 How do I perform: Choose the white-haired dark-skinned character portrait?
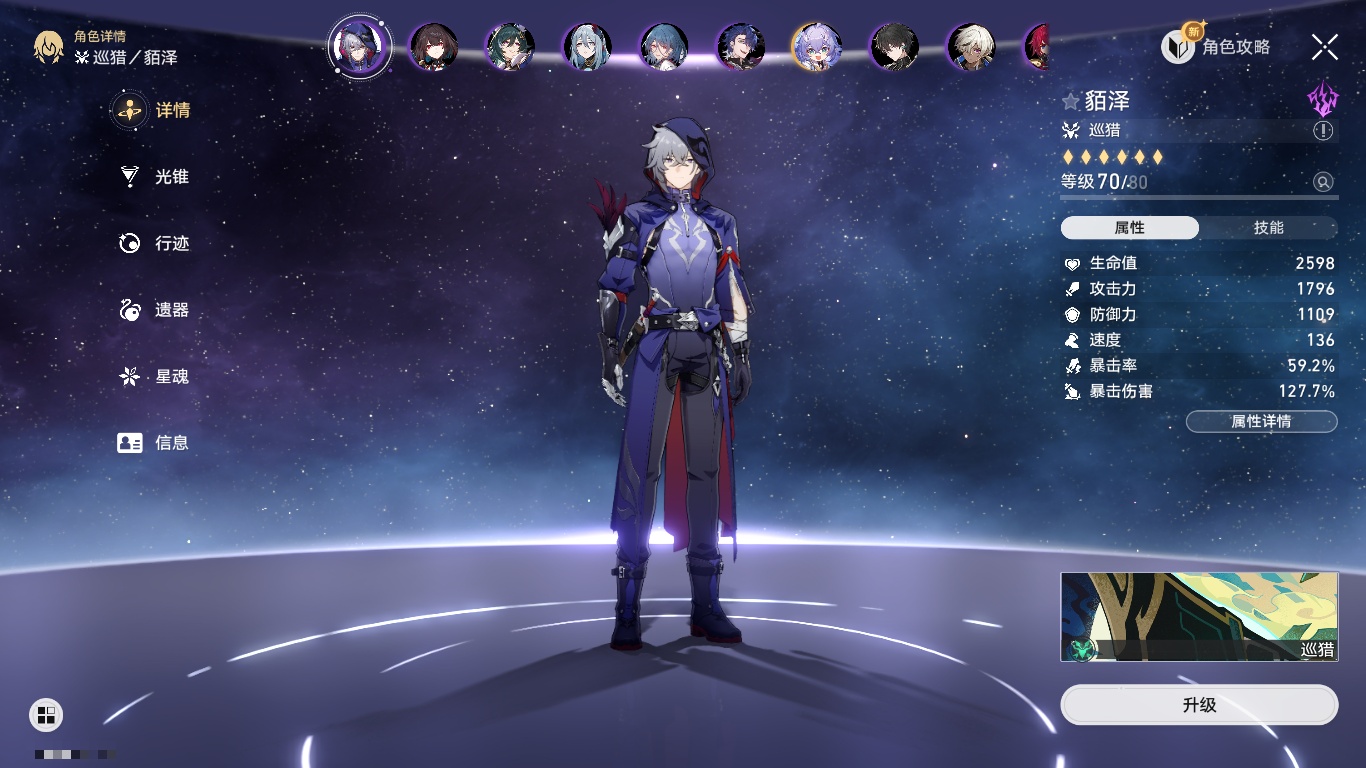tap(971, 47)
